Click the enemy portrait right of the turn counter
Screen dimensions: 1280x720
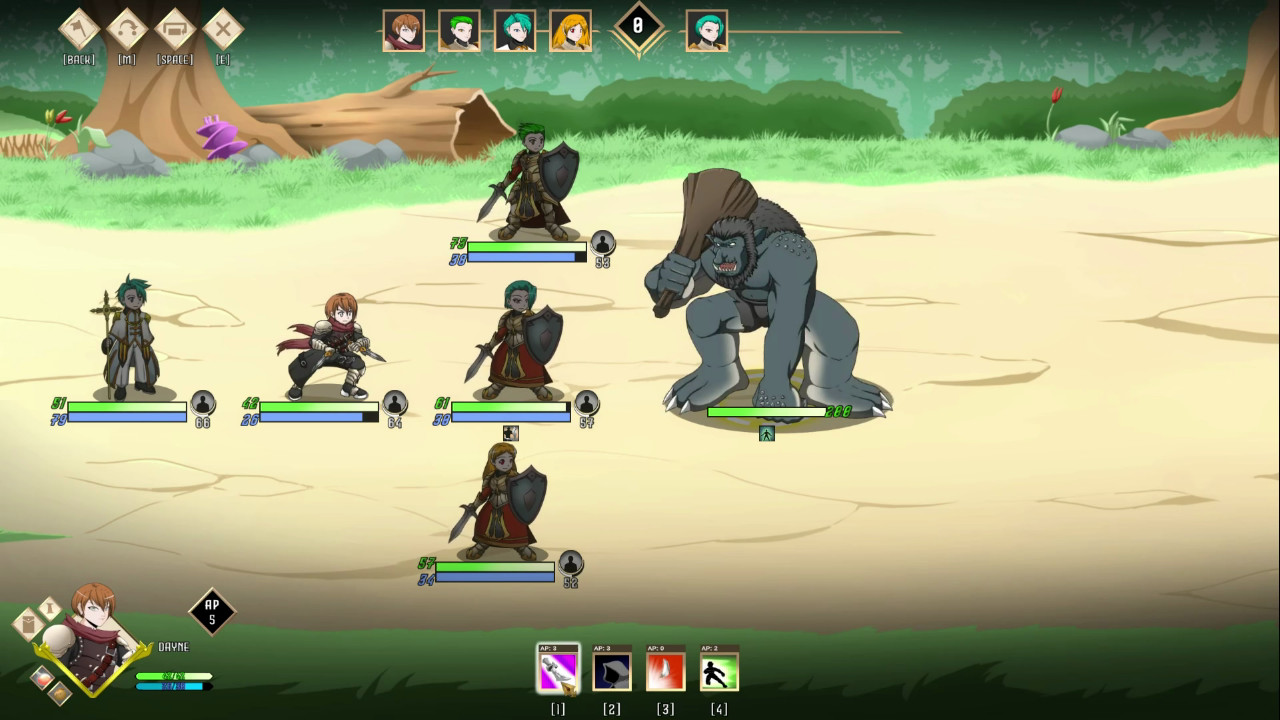tap(706, 31)
